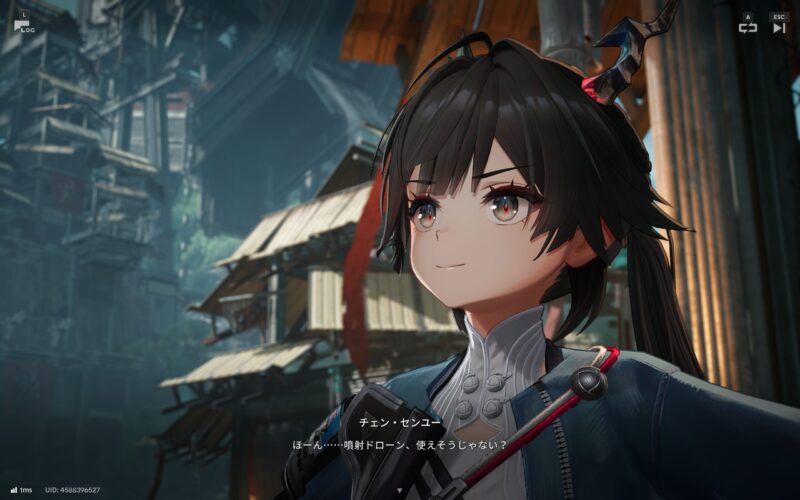This screenshot has width=800, height=500.
Task: Skip the cutscene with the skip icon
Action: point(779,27)
